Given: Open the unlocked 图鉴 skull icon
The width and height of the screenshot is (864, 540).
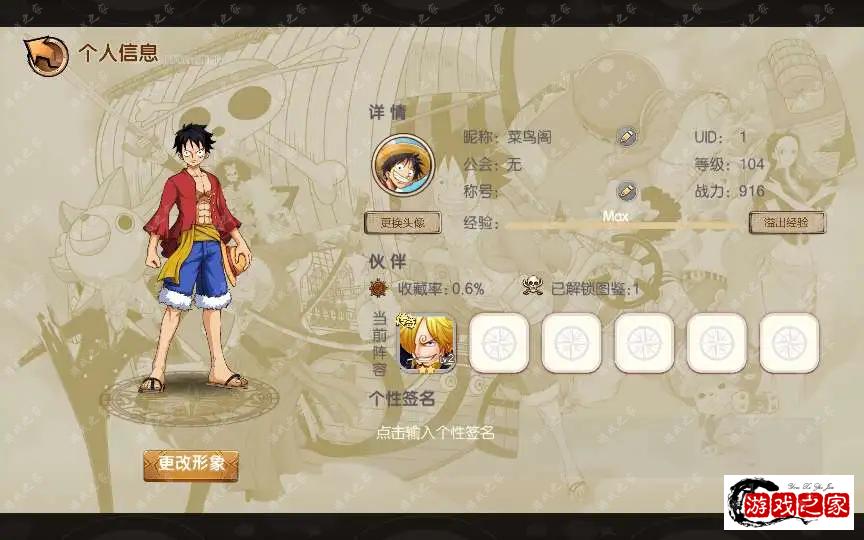Looking at the screenshot, I should click(533, 288).
